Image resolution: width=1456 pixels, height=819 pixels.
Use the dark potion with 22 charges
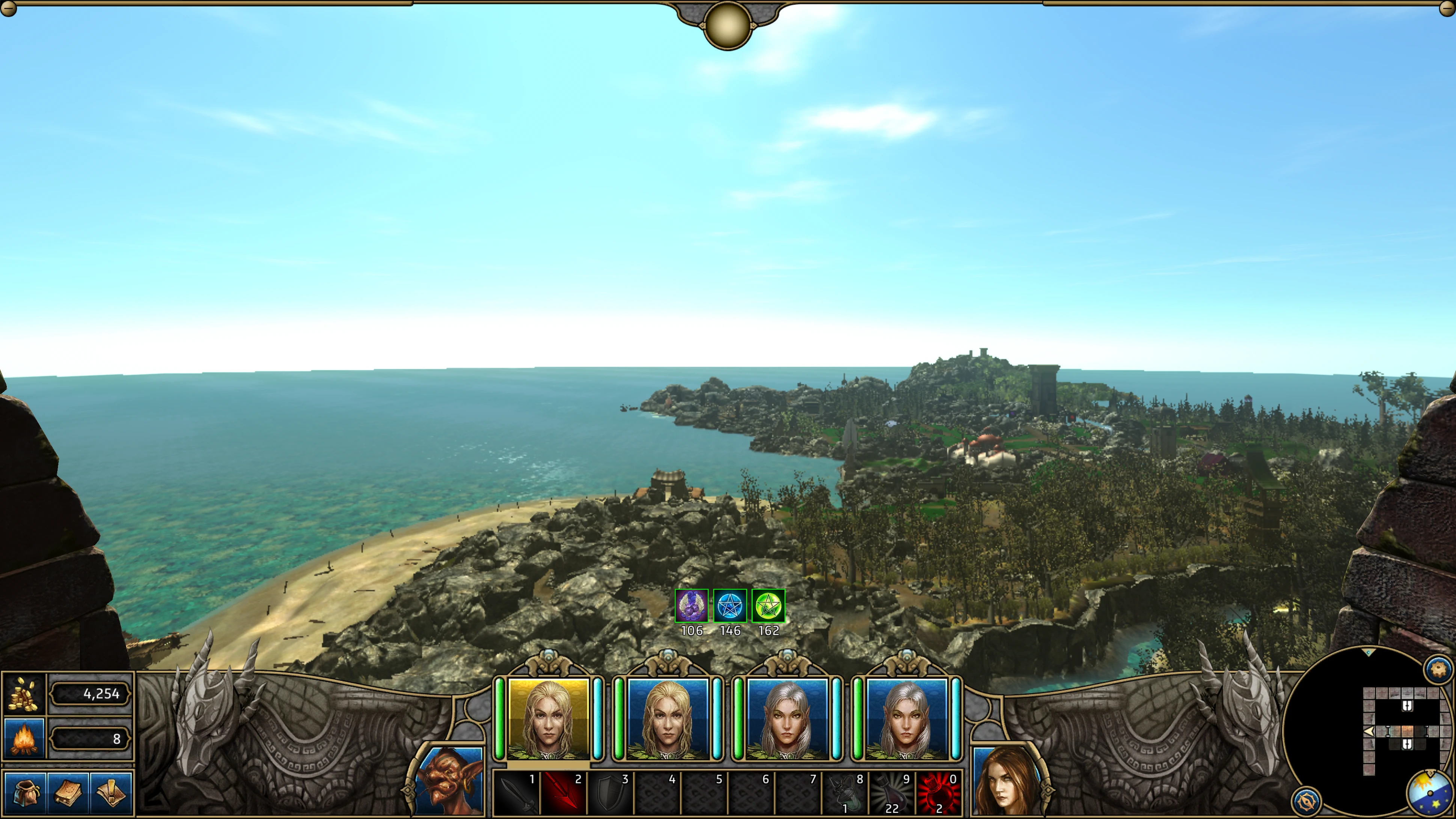point(892,793)
